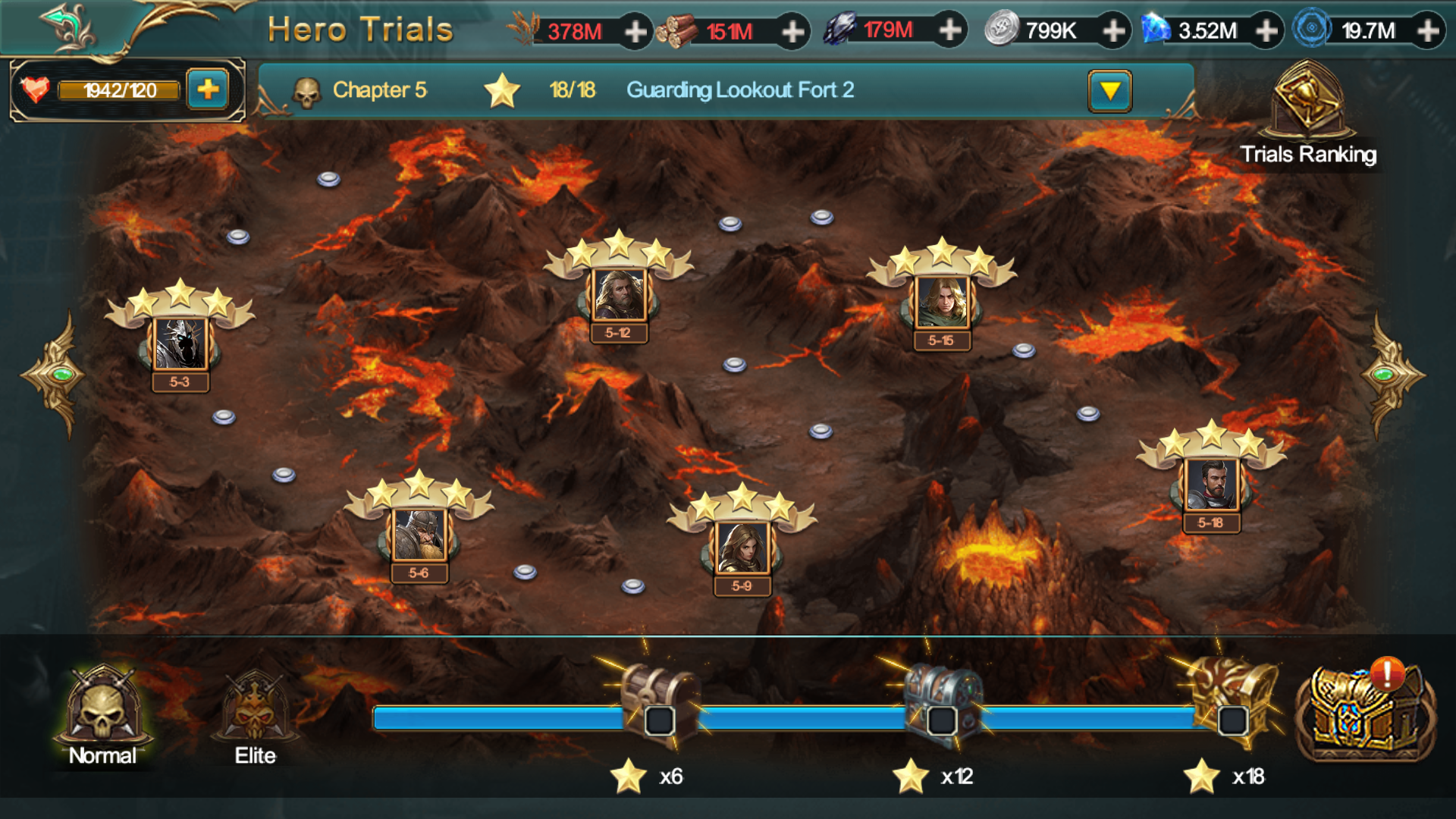Add more wheat food resource
This screenshot has width=1456, height=819.
635,32
